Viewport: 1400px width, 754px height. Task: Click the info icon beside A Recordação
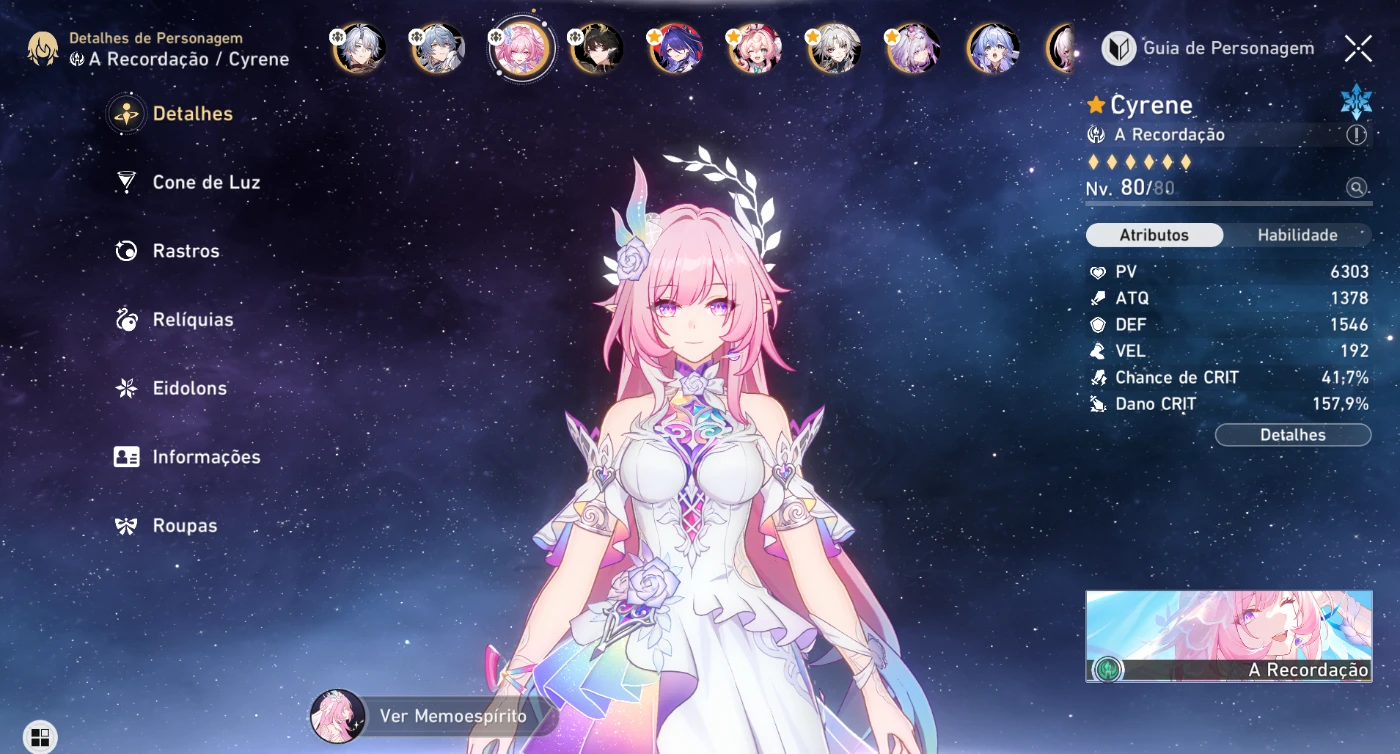click(1356, 135)
